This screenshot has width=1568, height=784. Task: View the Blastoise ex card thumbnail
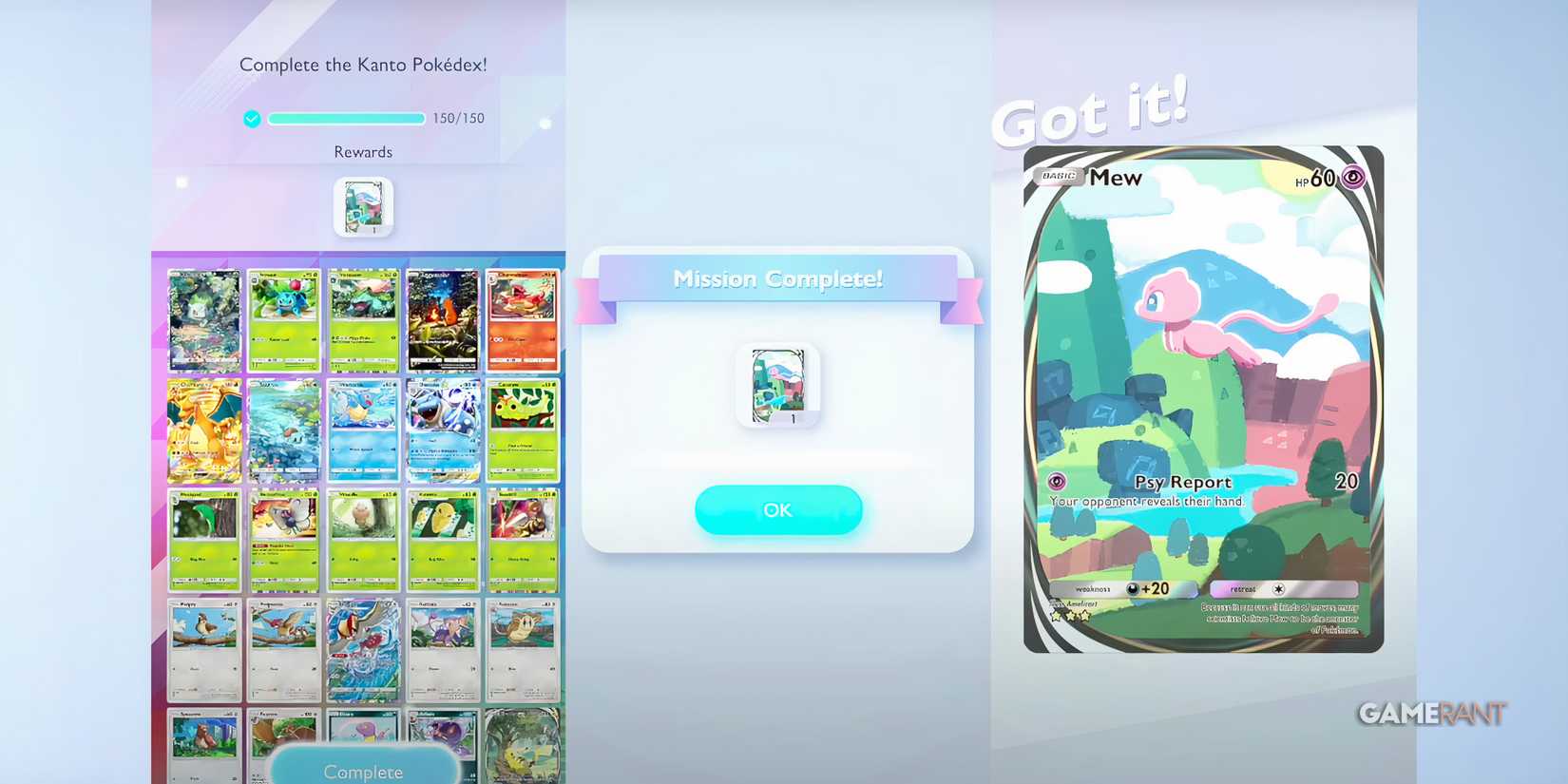point(443,430)
